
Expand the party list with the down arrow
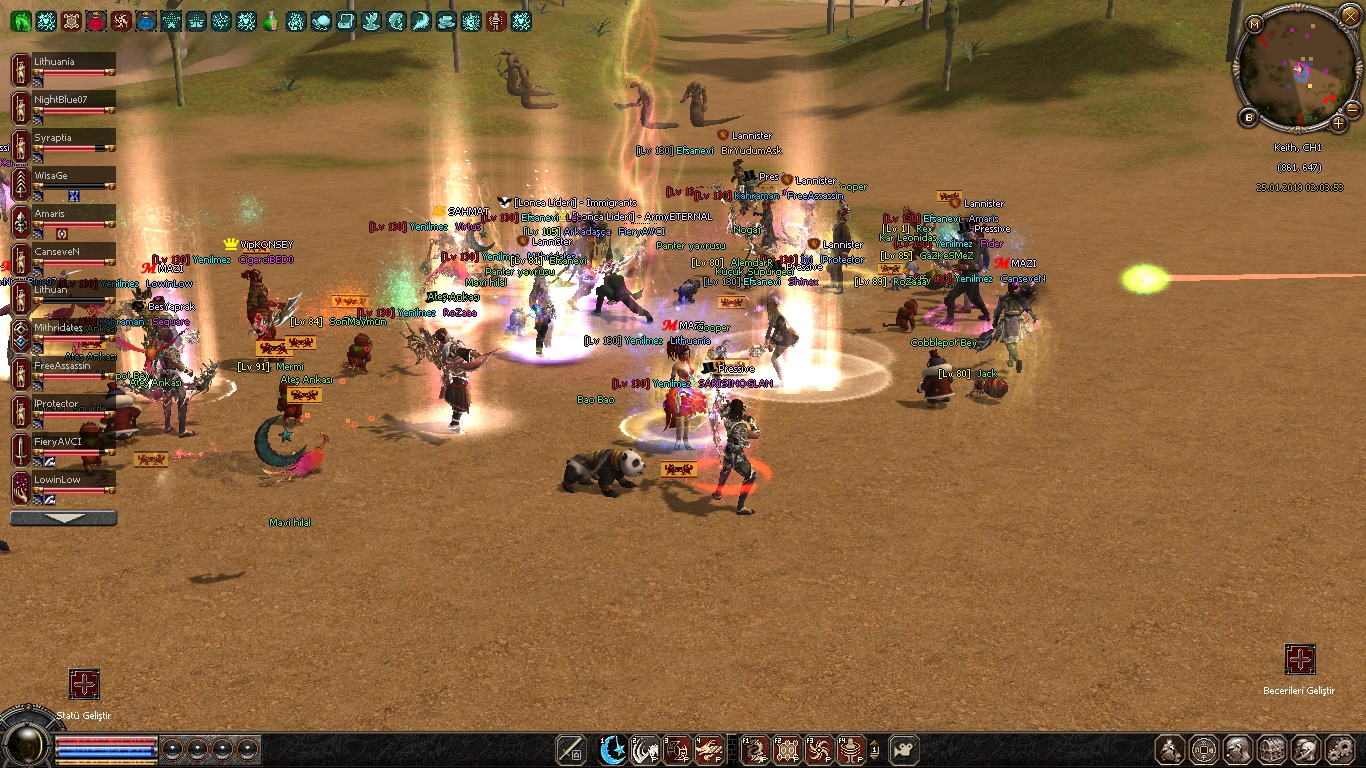pyautogui.click(x=63, y=518)
